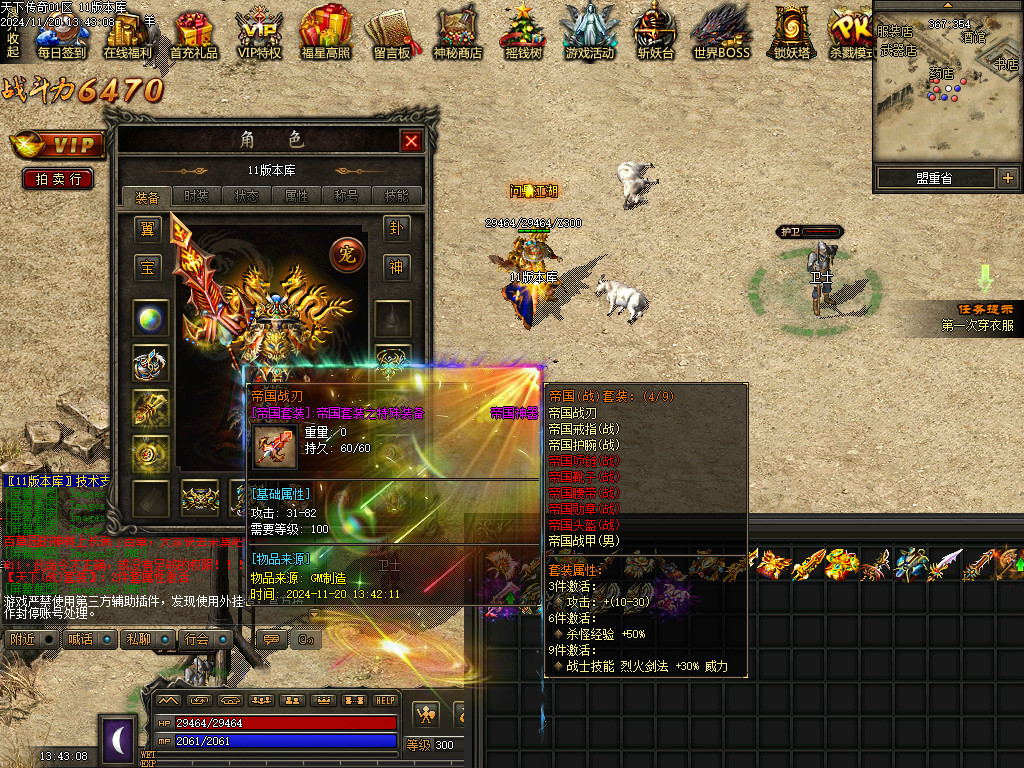The height and width of the screenshot is (768, 1024).
Task: Close the 角色 character panel
Action: [x=411, y=141]
